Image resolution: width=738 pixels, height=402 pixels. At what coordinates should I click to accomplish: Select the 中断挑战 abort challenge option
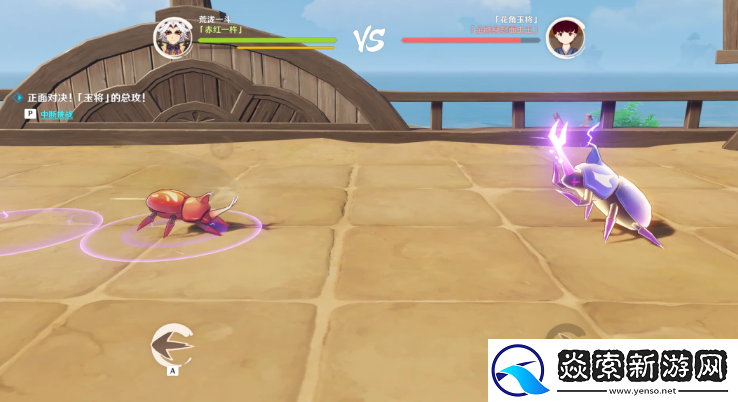(x=55, y=115)
